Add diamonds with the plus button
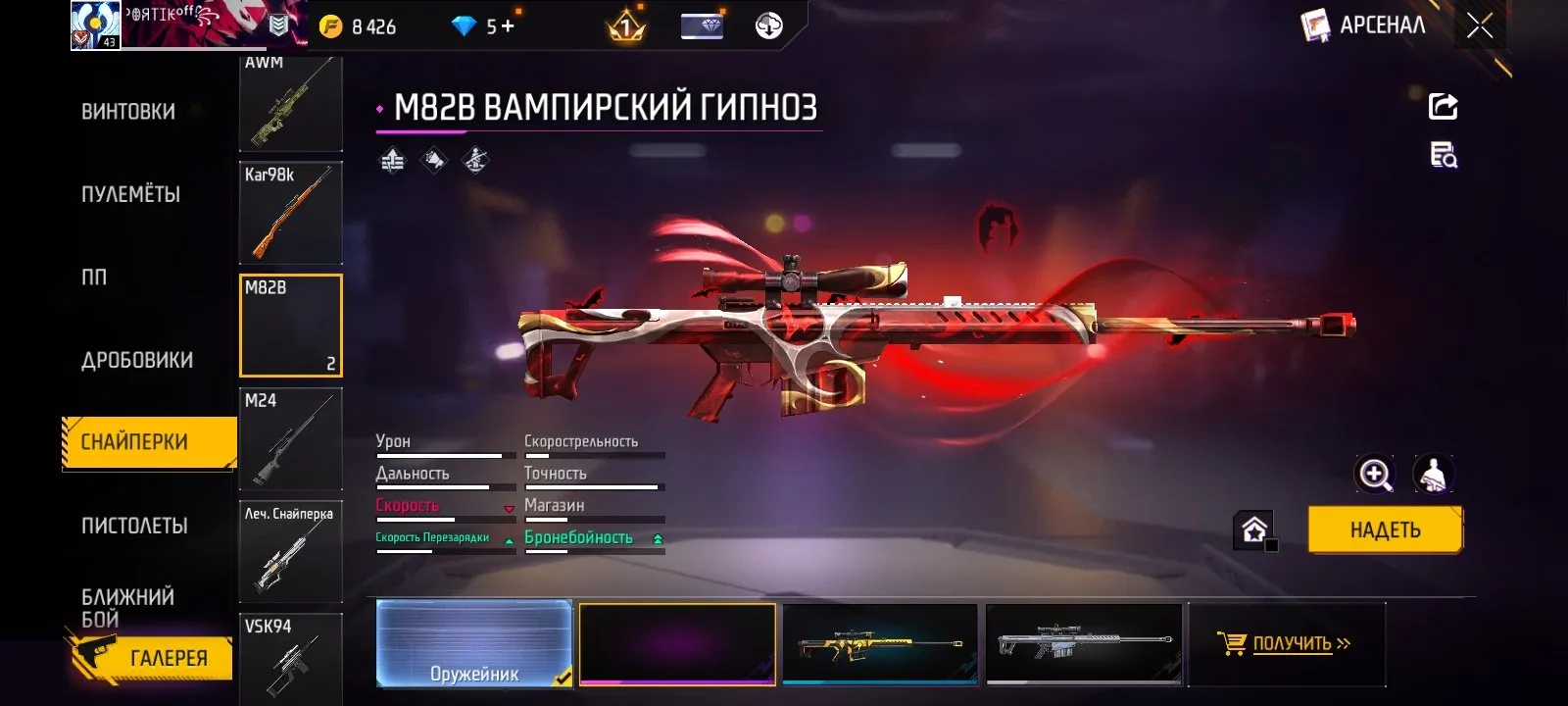 pos(508,26)
